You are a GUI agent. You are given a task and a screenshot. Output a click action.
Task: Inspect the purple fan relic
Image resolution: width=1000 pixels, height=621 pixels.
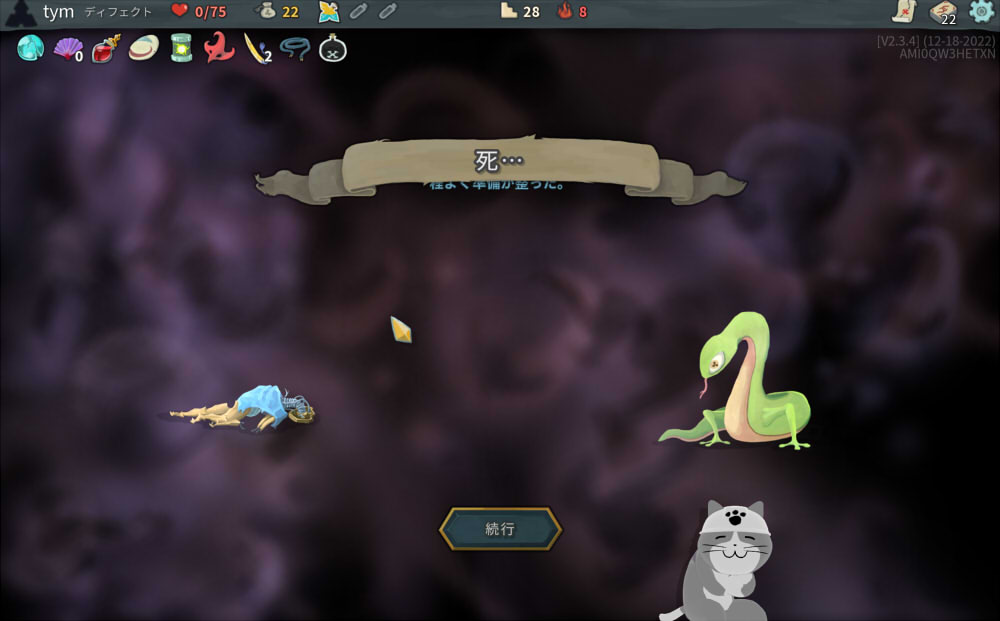(67, 48)
